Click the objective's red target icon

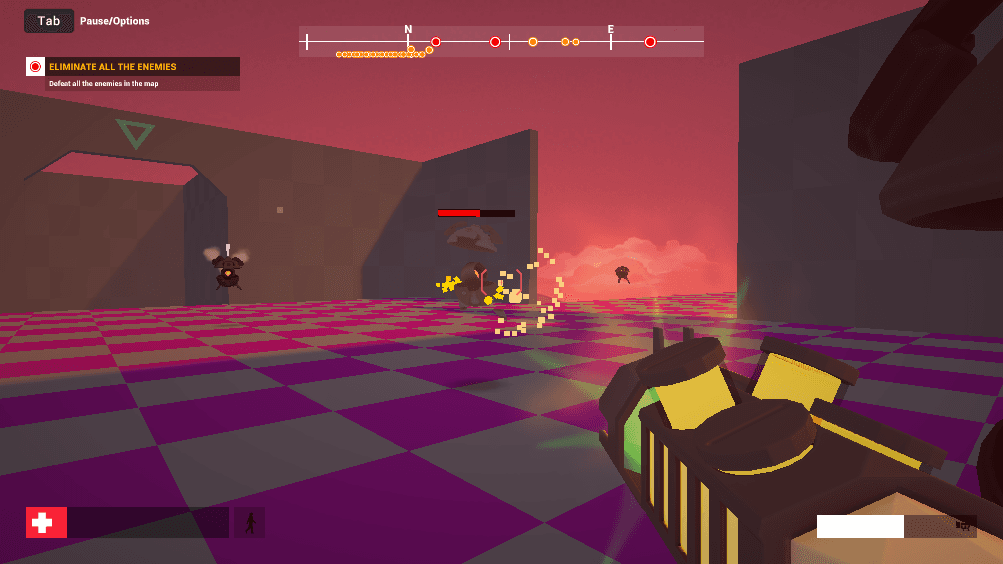tap(35, 67)
